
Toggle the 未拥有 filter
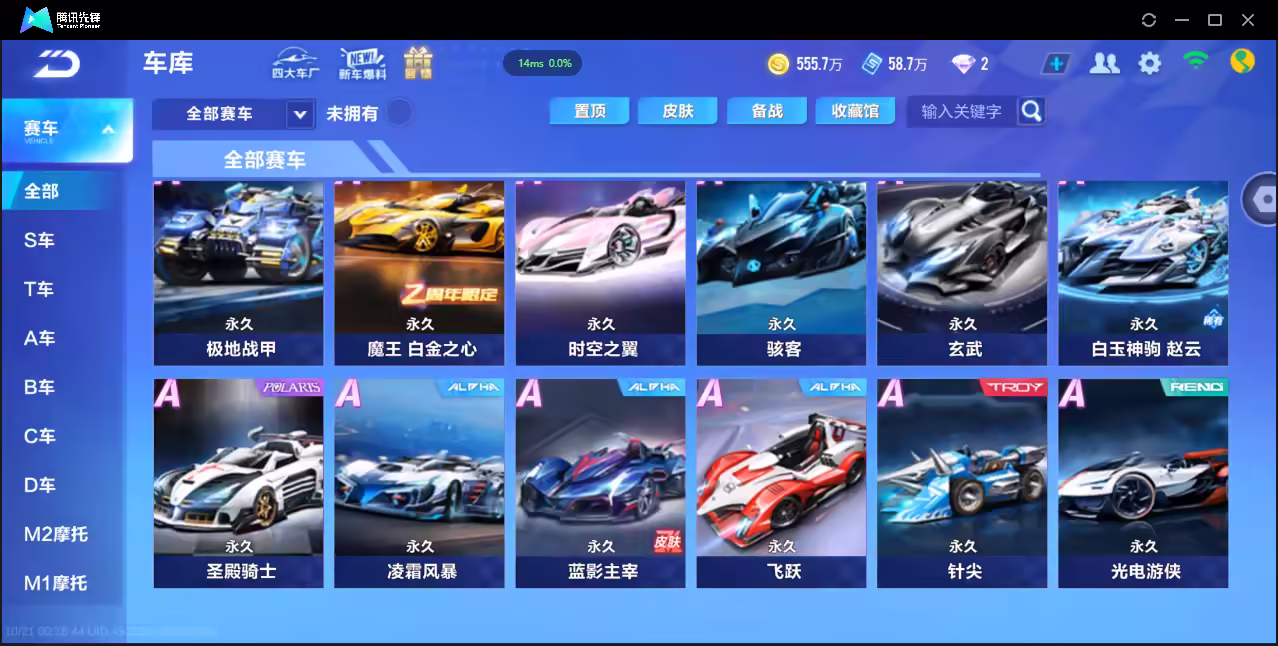[399, 112]
